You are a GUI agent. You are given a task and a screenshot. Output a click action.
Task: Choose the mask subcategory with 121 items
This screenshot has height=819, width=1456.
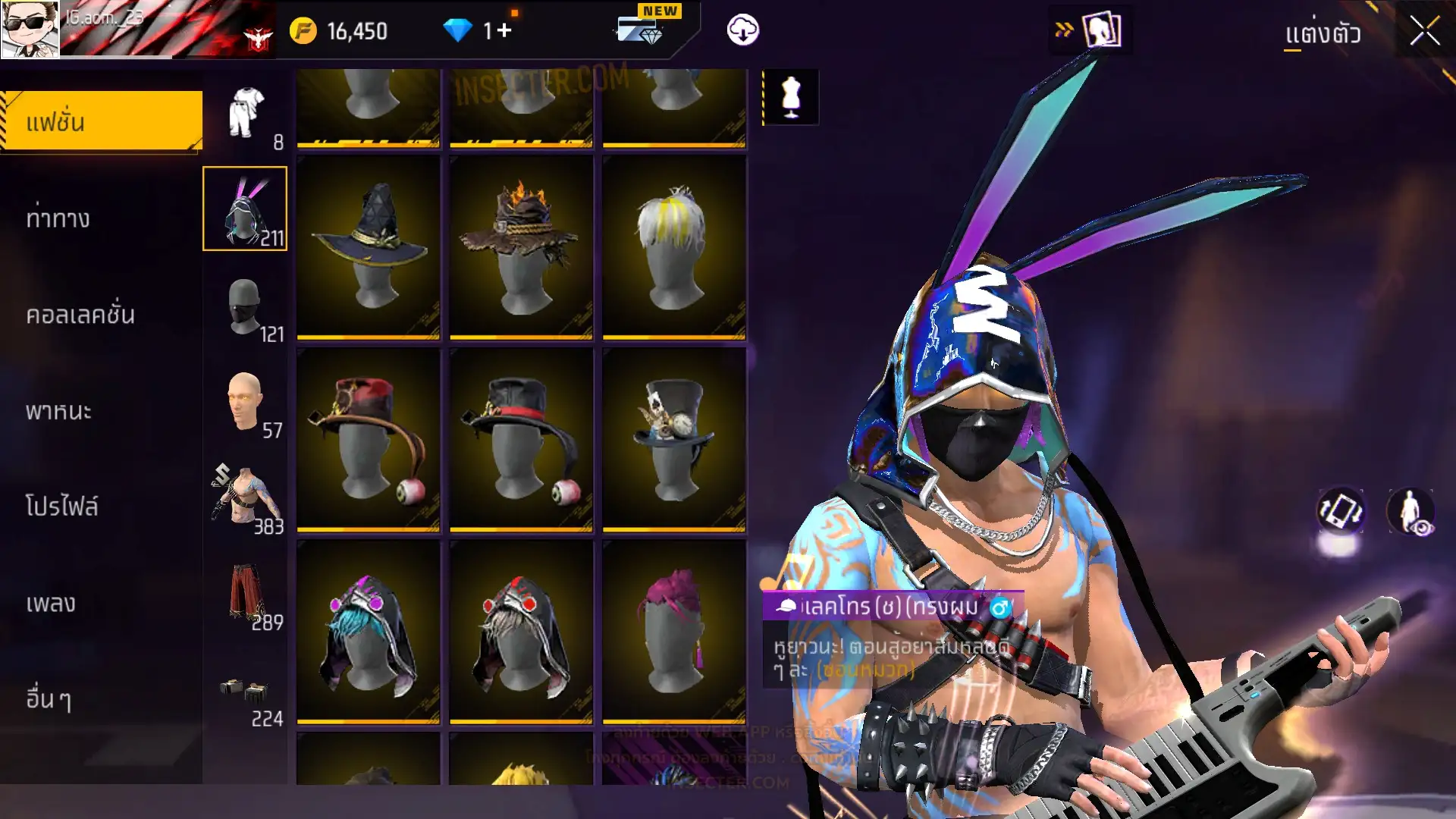click(x=246, y=307)
